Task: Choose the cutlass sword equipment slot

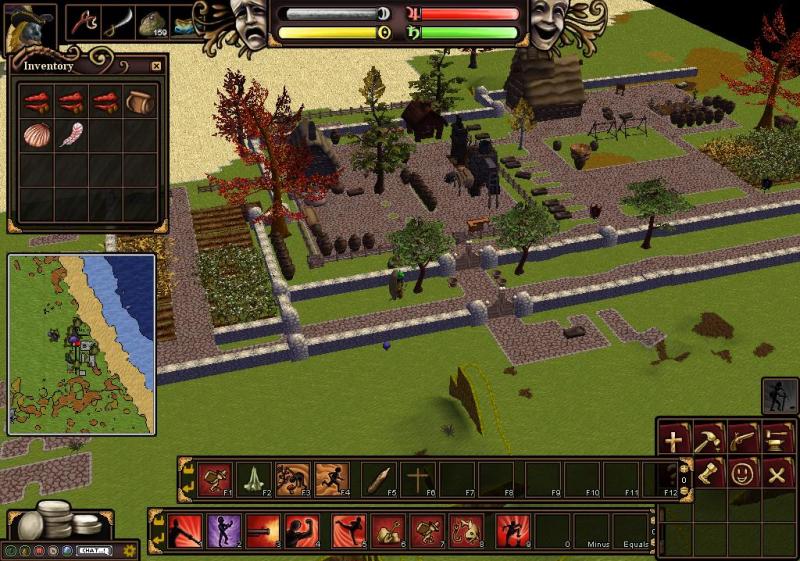Action: point(118,22)
